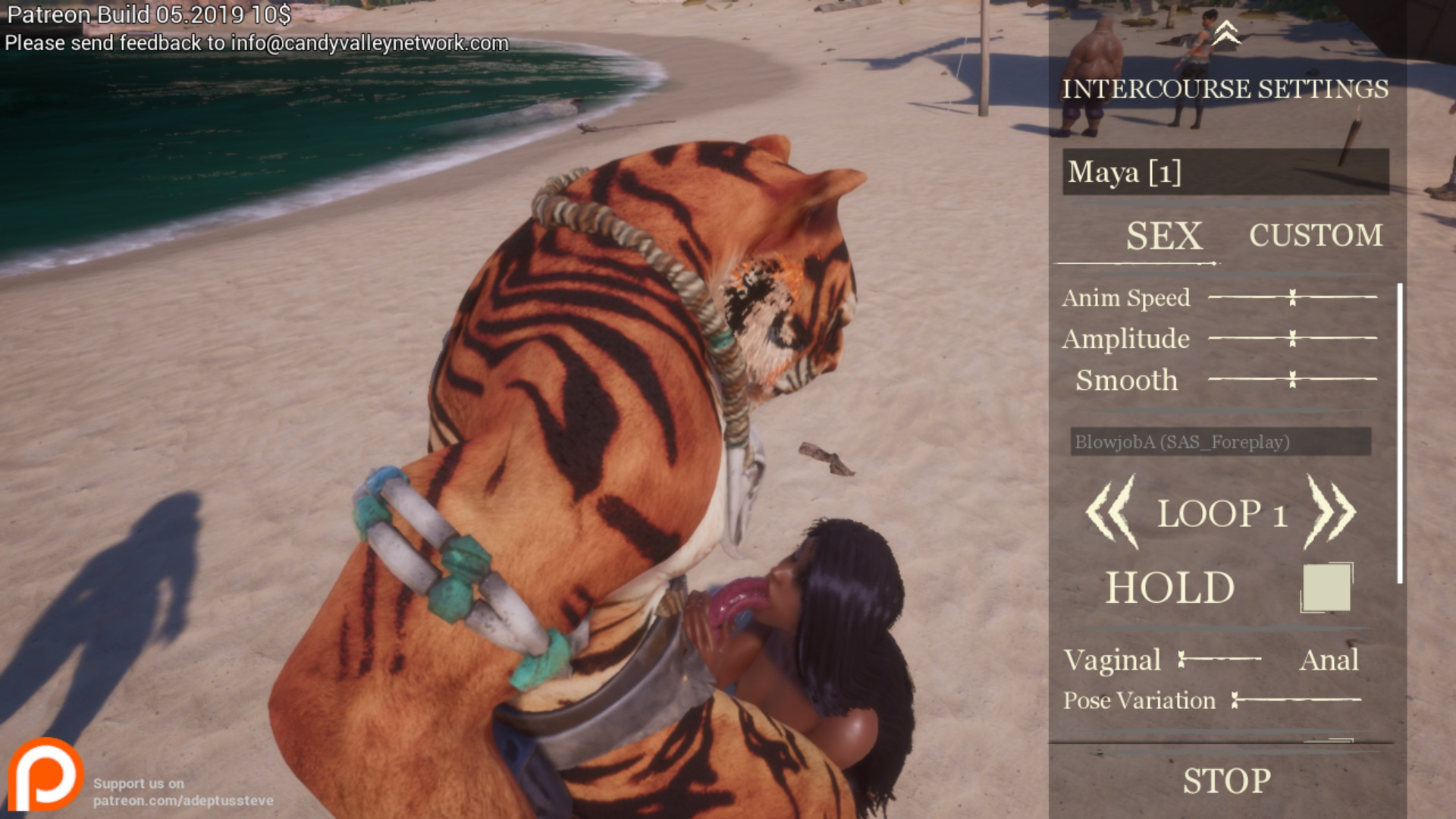Click the STOP button
This screenshot has height=819, width=1456.
coord(1226,781)
